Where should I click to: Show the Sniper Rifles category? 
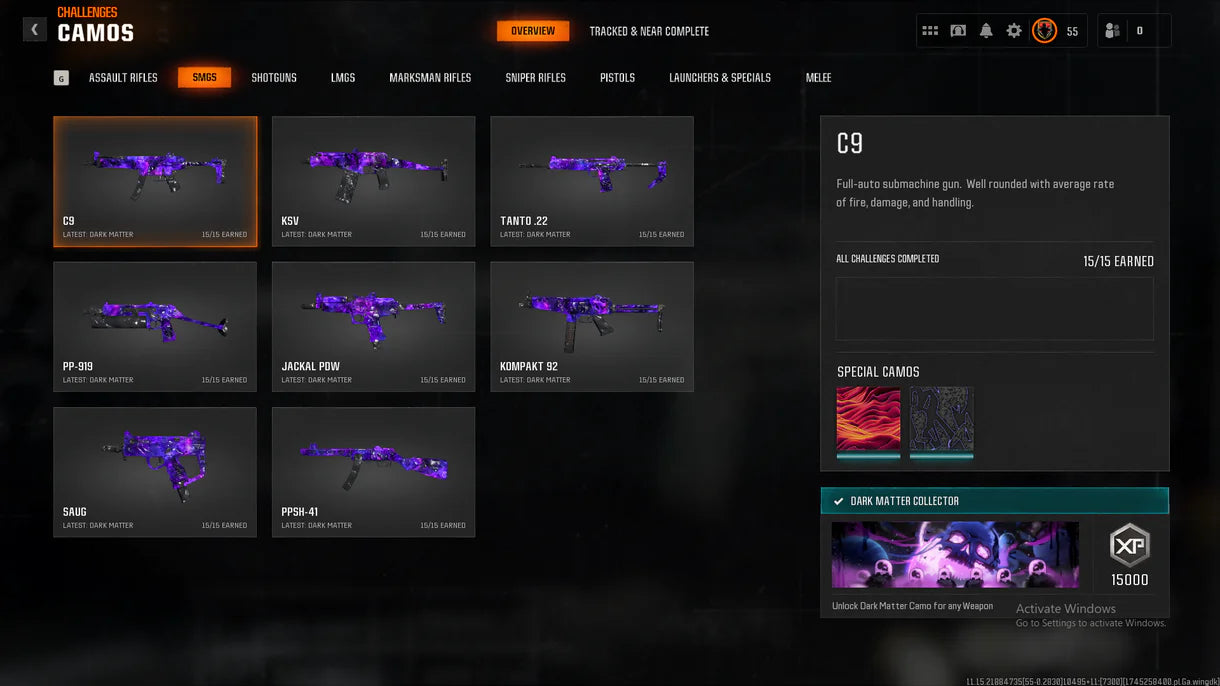click(x=536, y=78)
